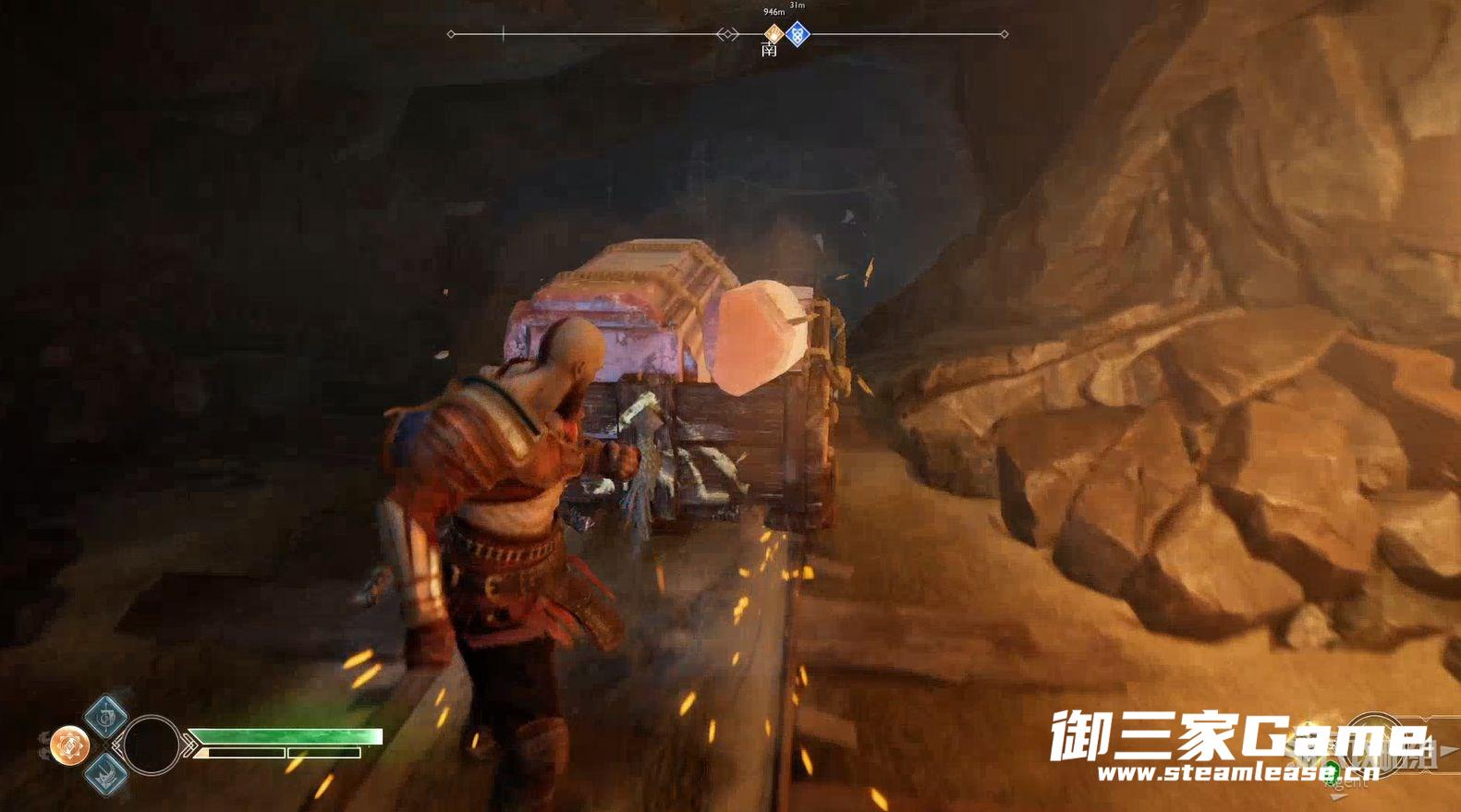Select the upper blue runic attack icon
The width and height of the screenshot is (1461, 812).
106,716
